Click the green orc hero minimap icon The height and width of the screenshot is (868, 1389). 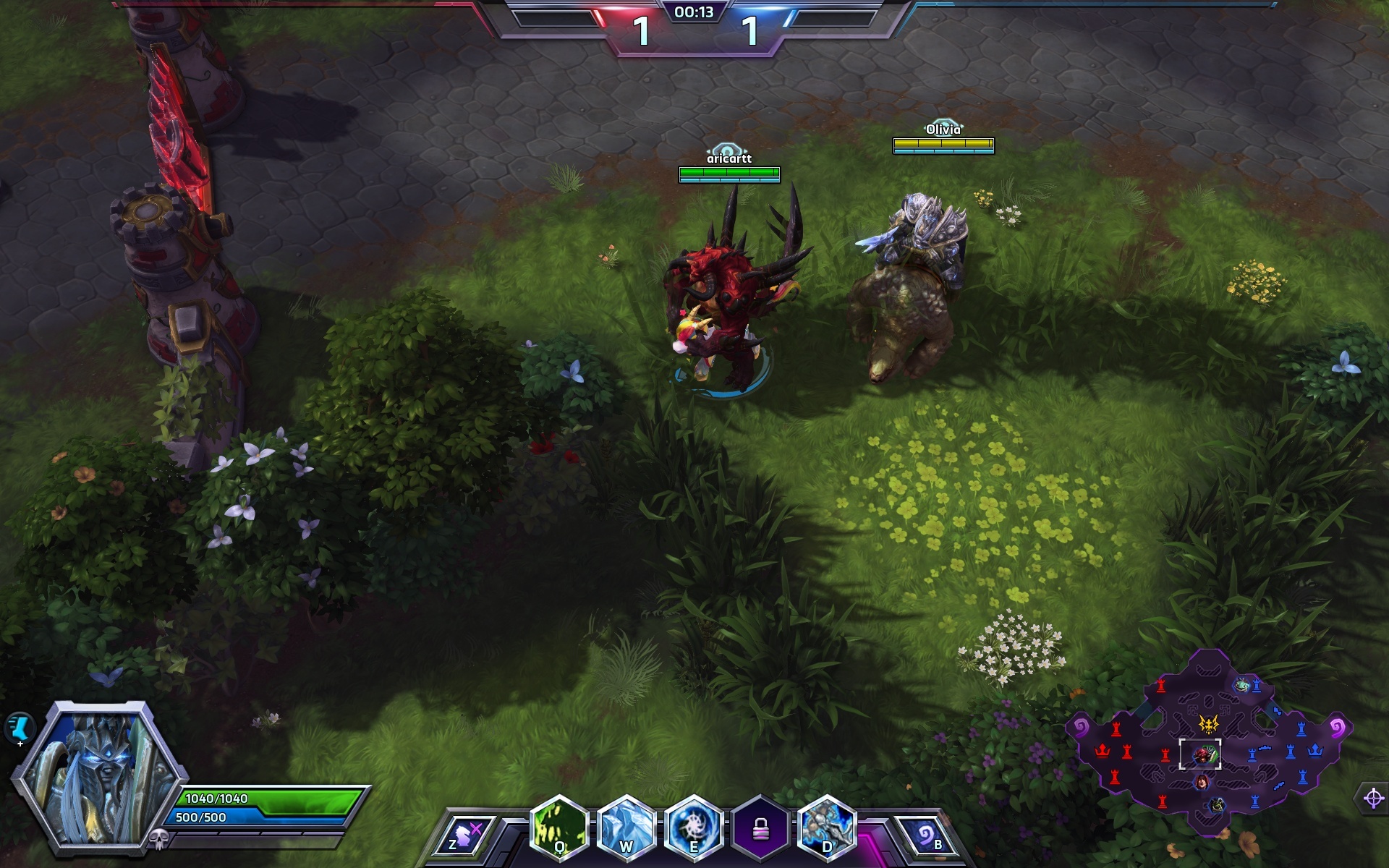point(1218,804)
